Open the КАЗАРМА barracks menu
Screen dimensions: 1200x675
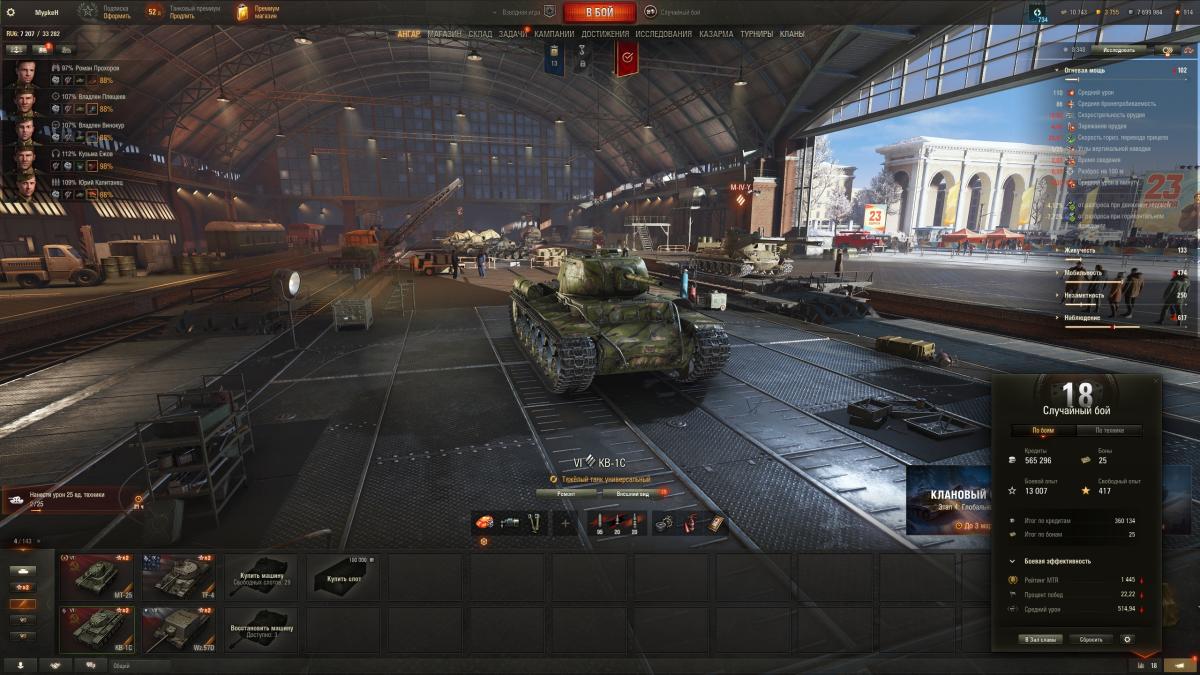[x=716, y=34]
